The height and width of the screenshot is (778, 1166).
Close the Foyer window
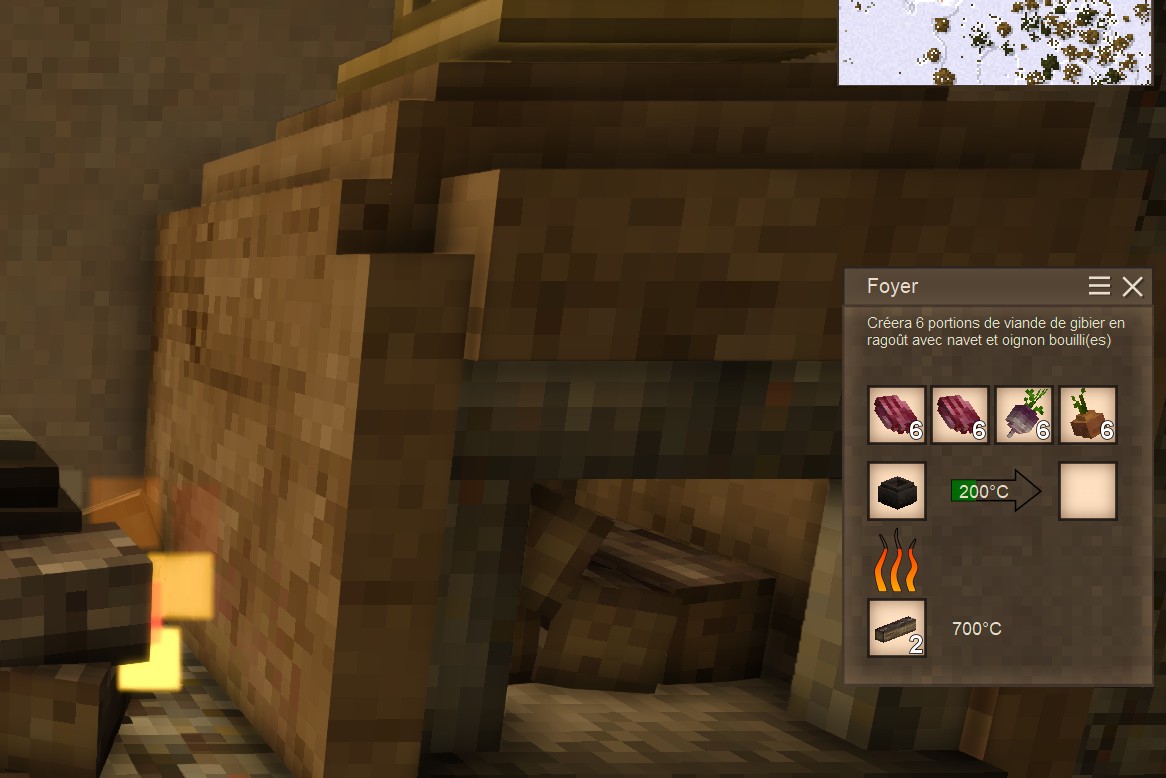click(1132, 287)
